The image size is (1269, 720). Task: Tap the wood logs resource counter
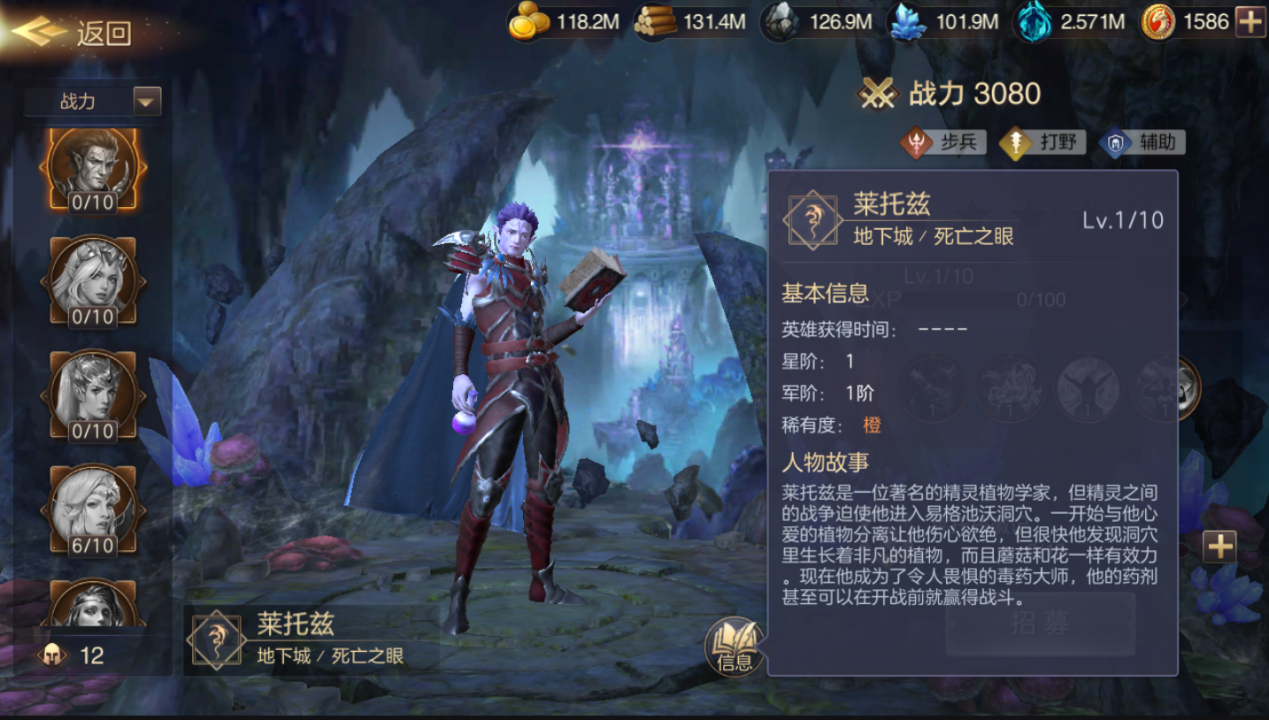coord(691,21)
